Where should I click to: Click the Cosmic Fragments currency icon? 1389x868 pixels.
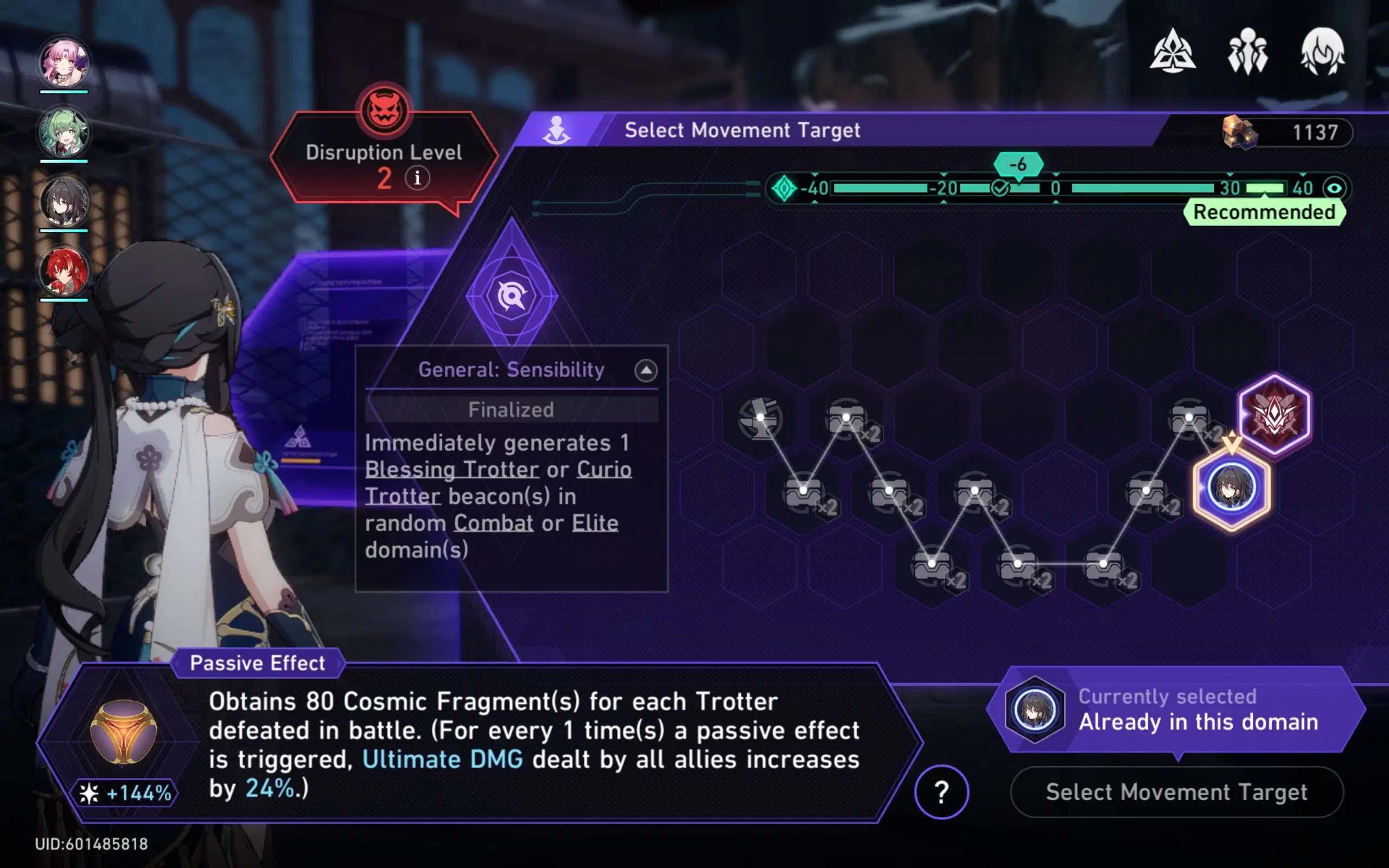(x=1238, y=132)
